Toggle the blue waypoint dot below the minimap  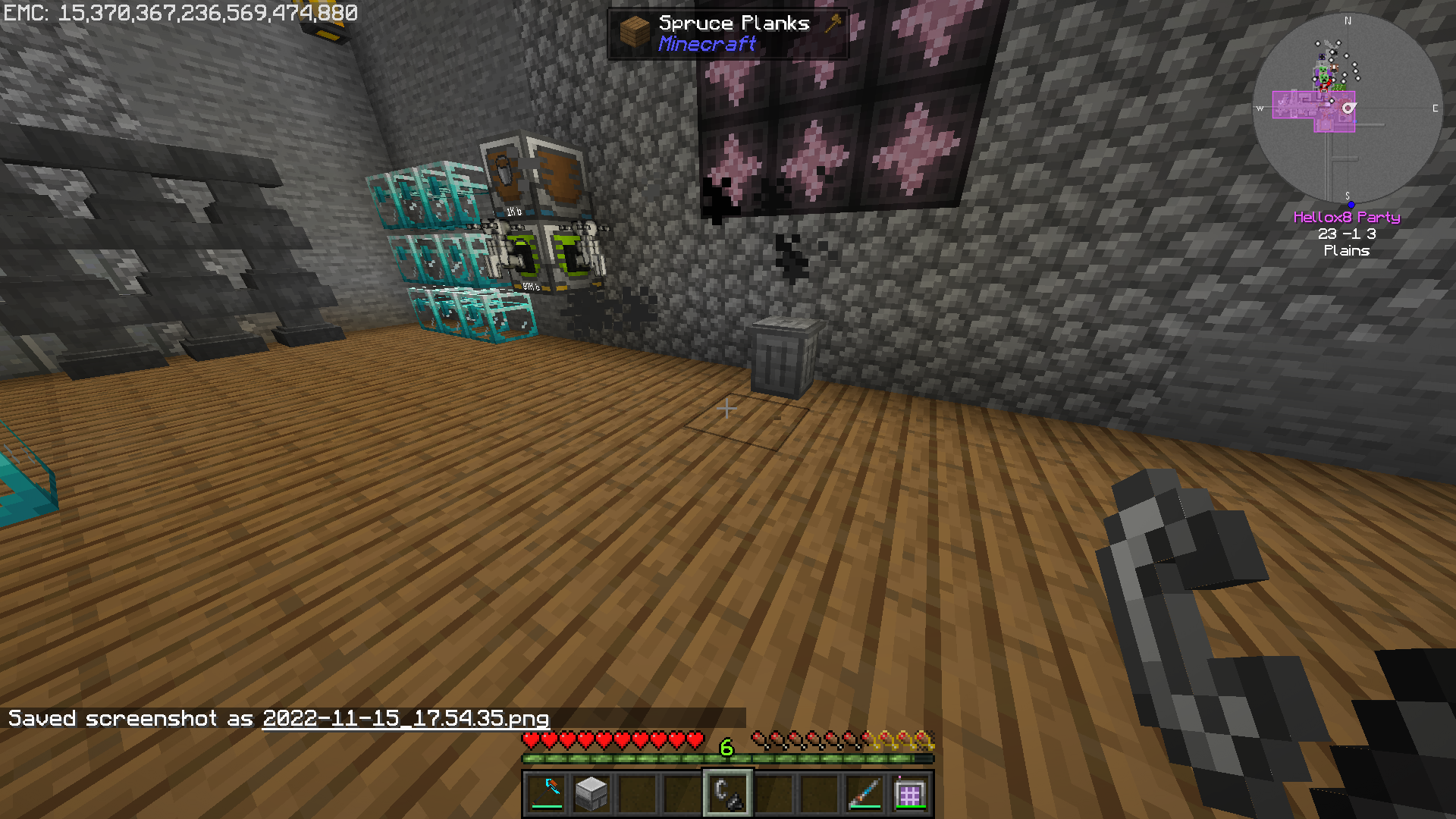tap(1351, 204)
